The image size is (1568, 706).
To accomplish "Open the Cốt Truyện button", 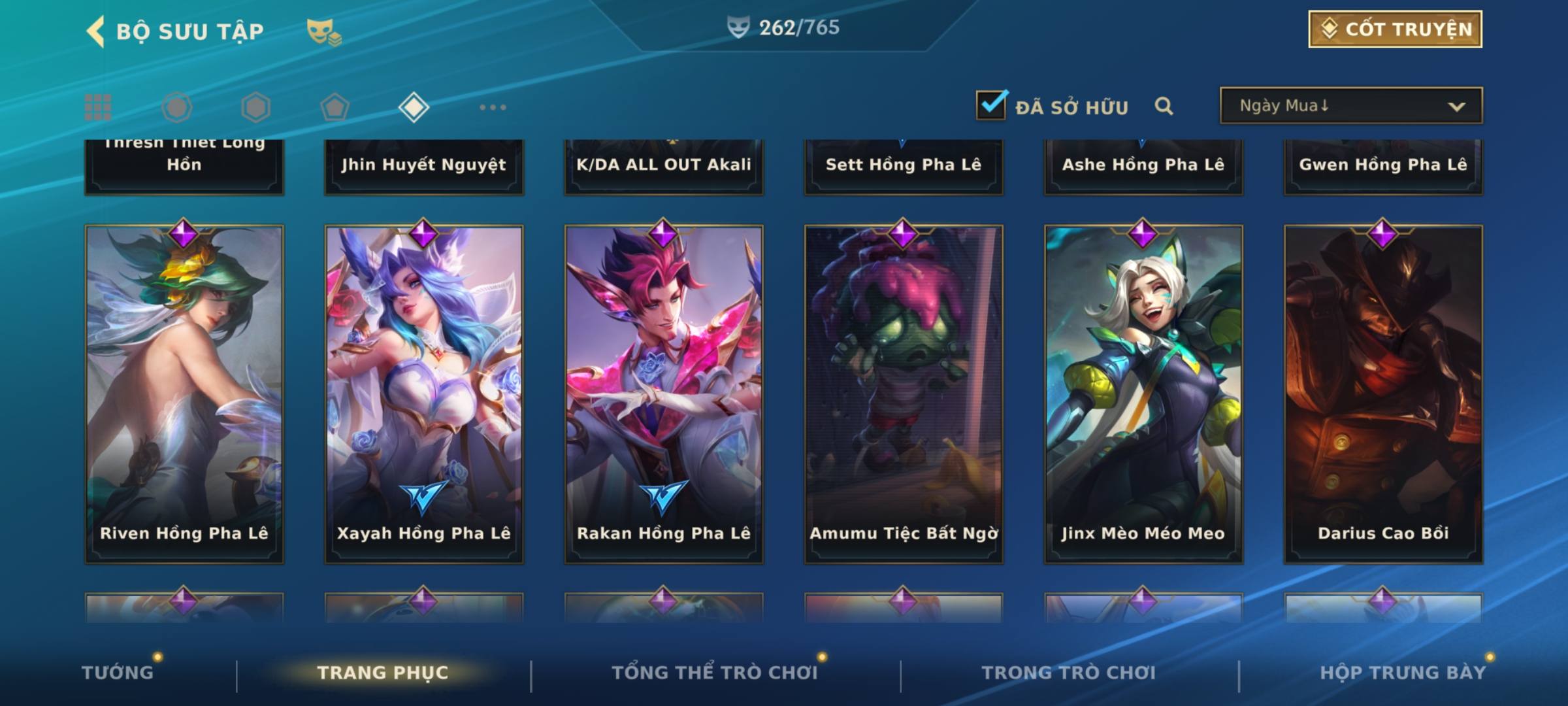I will [x=1395, y=29].
